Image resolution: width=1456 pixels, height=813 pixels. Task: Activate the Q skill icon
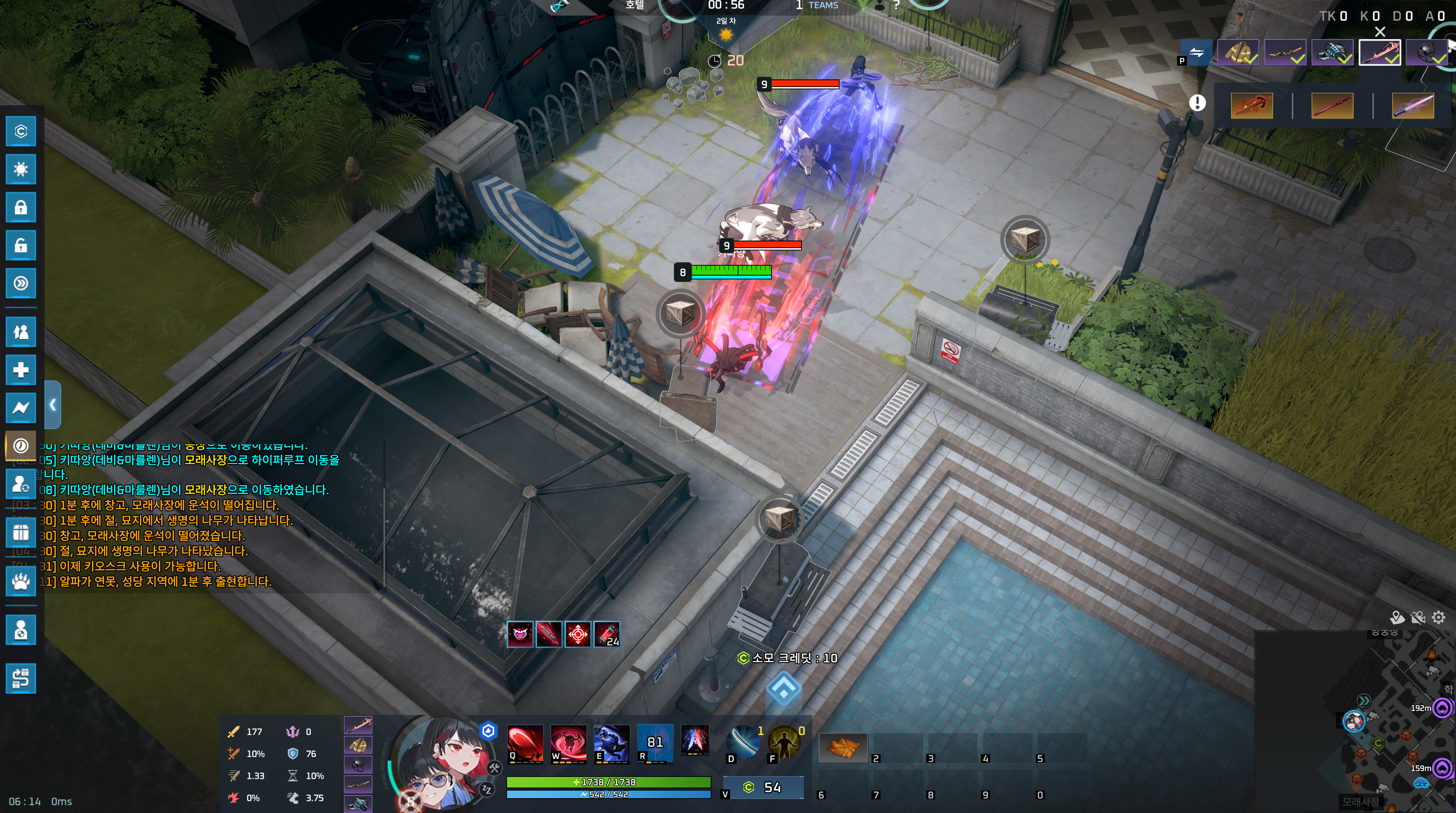524,742
